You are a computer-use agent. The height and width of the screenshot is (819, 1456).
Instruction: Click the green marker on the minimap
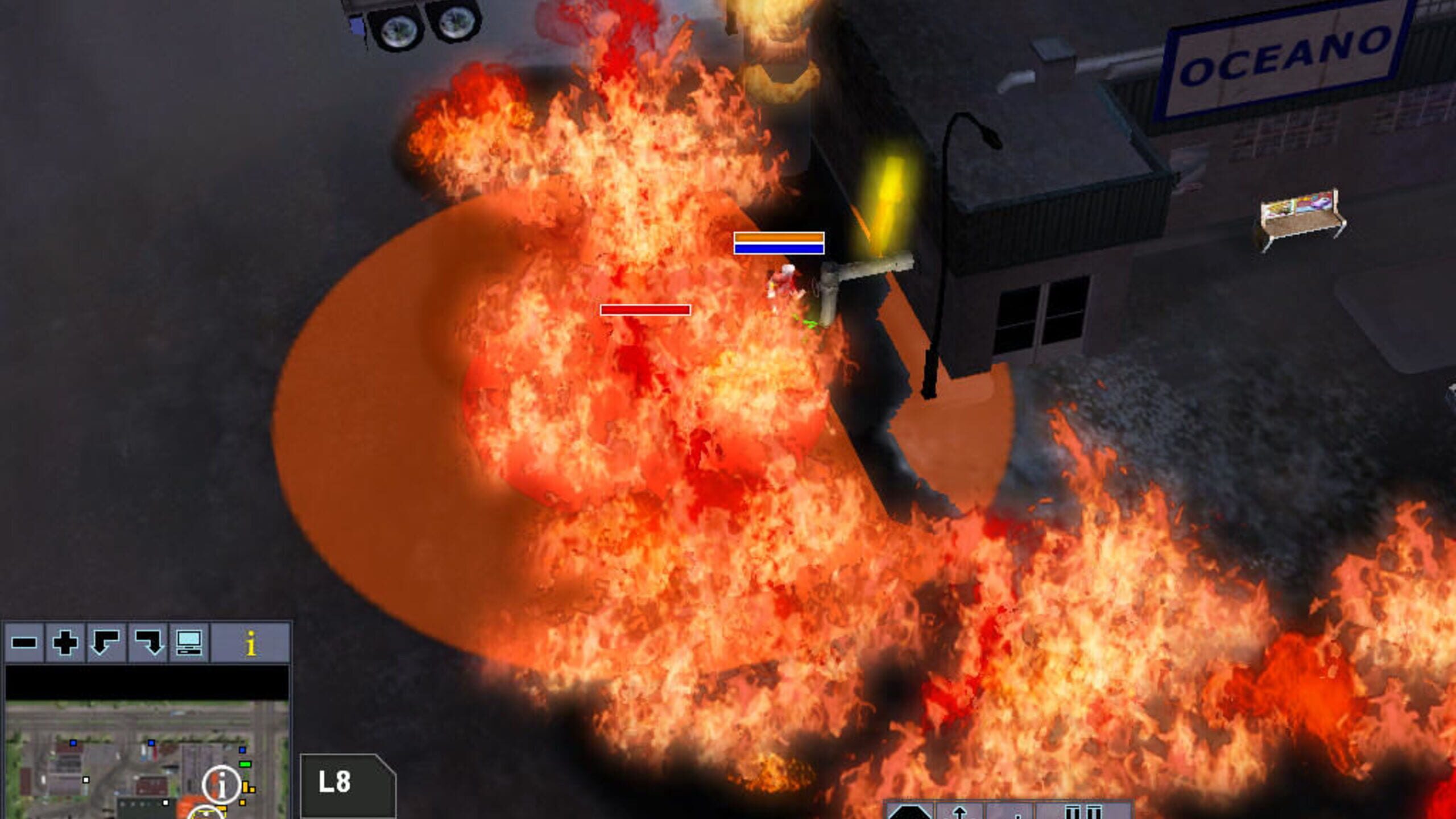click(245, 765)
